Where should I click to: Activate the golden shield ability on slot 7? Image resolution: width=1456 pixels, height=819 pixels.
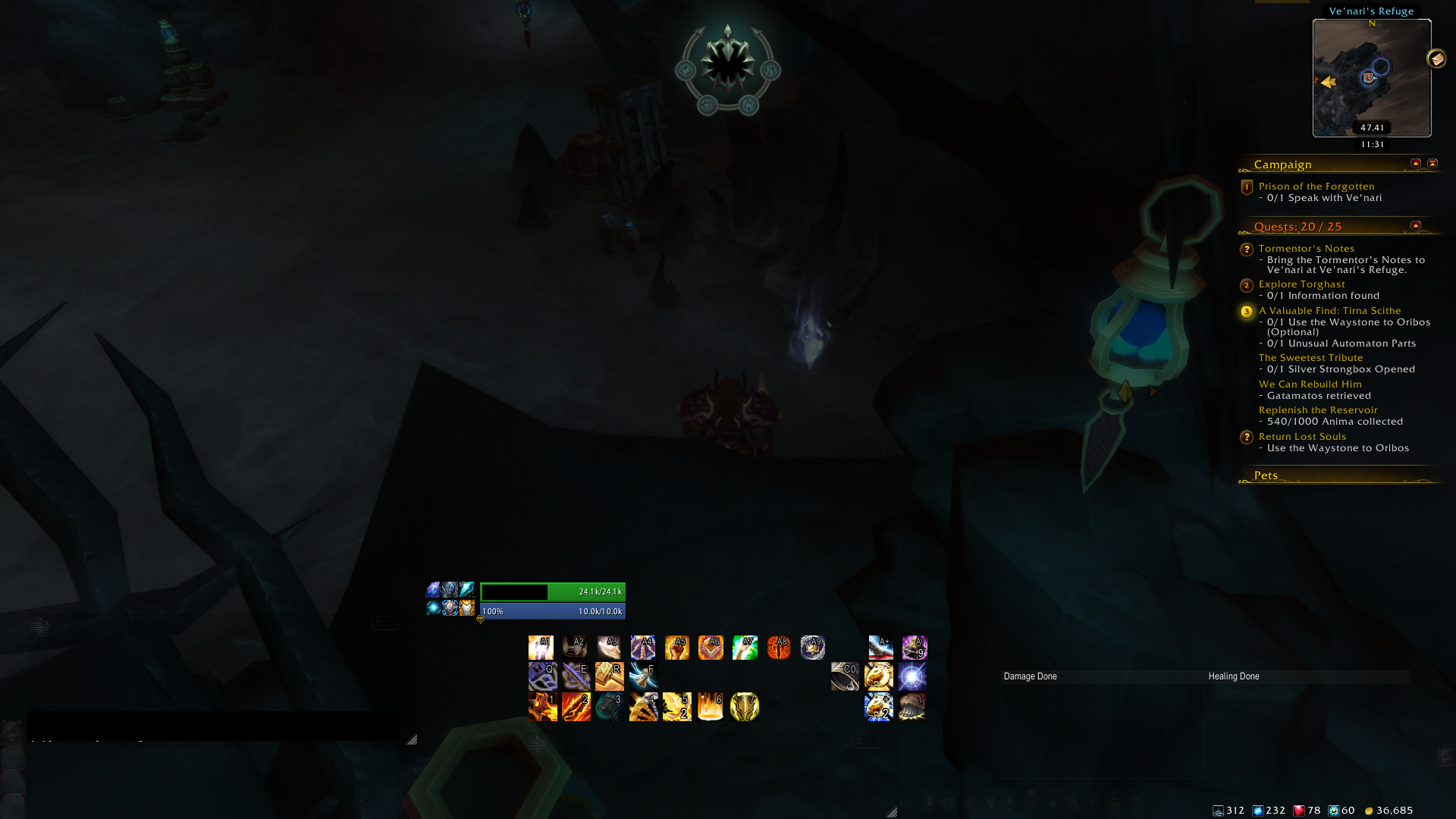tap(744, 706)
